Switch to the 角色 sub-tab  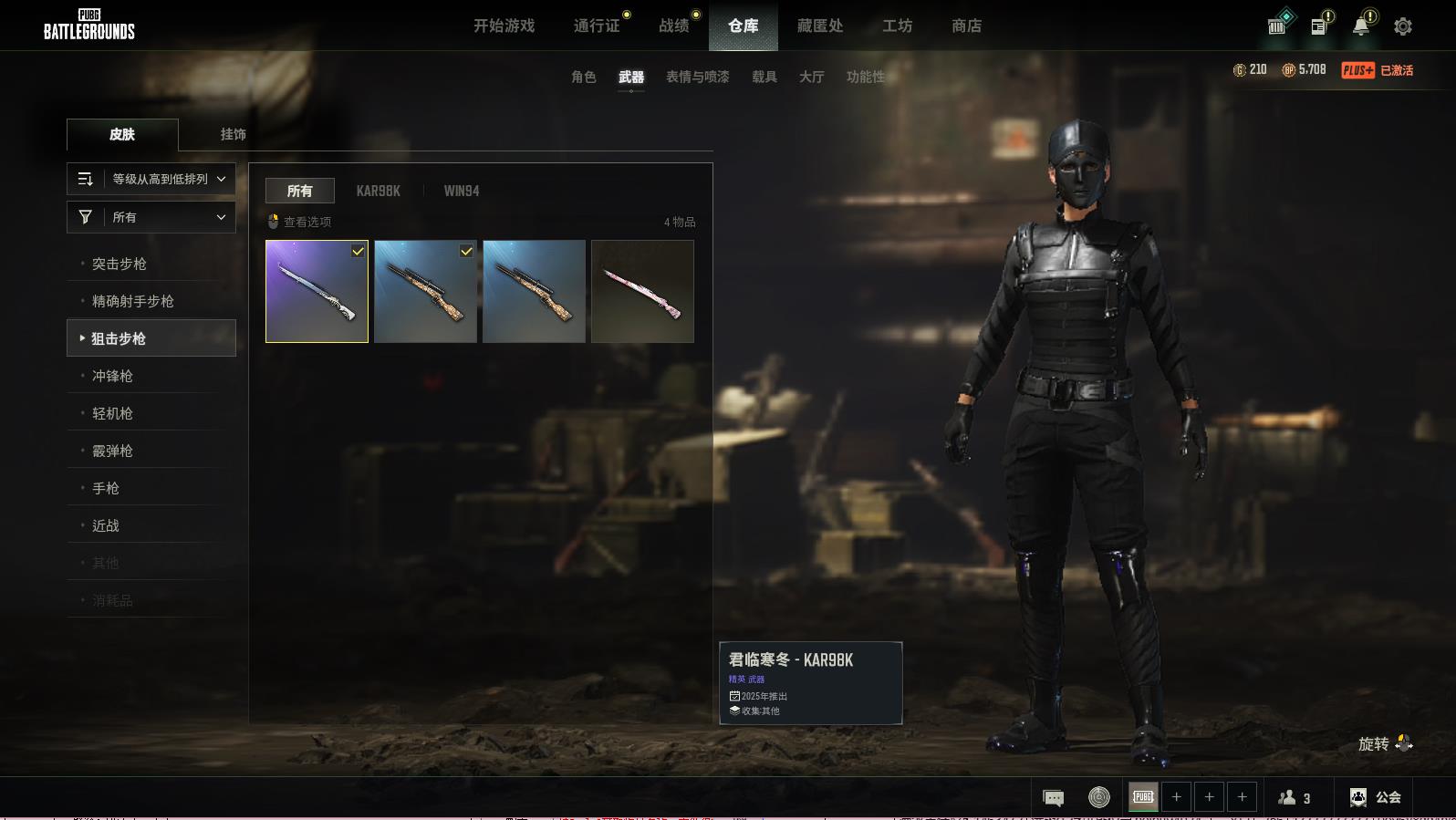click(583, 77)
